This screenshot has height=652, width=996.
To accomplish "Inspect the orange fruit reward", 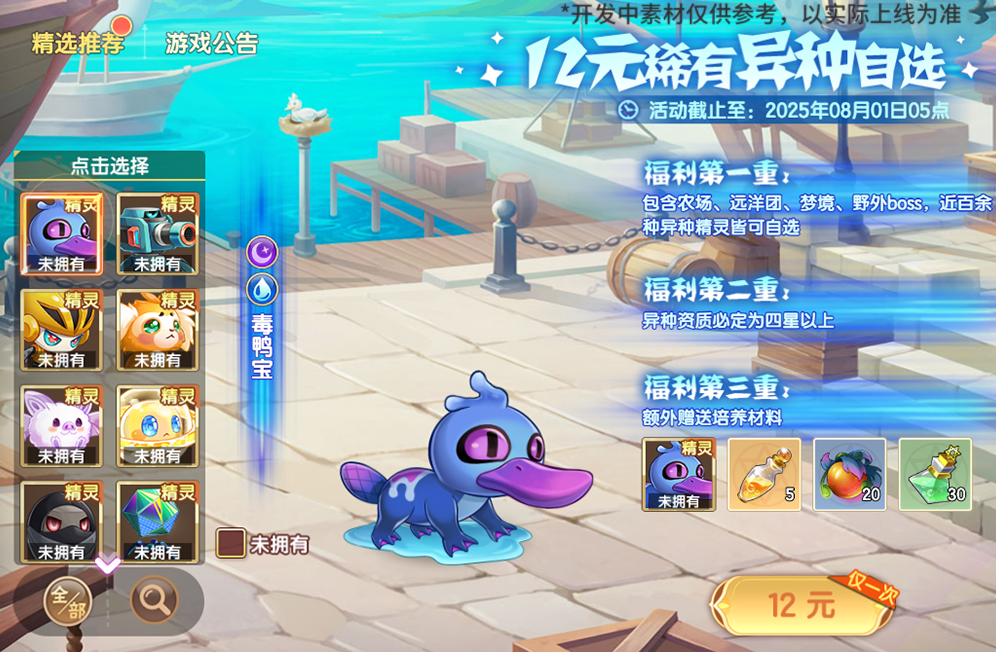I will click(849, 474).
